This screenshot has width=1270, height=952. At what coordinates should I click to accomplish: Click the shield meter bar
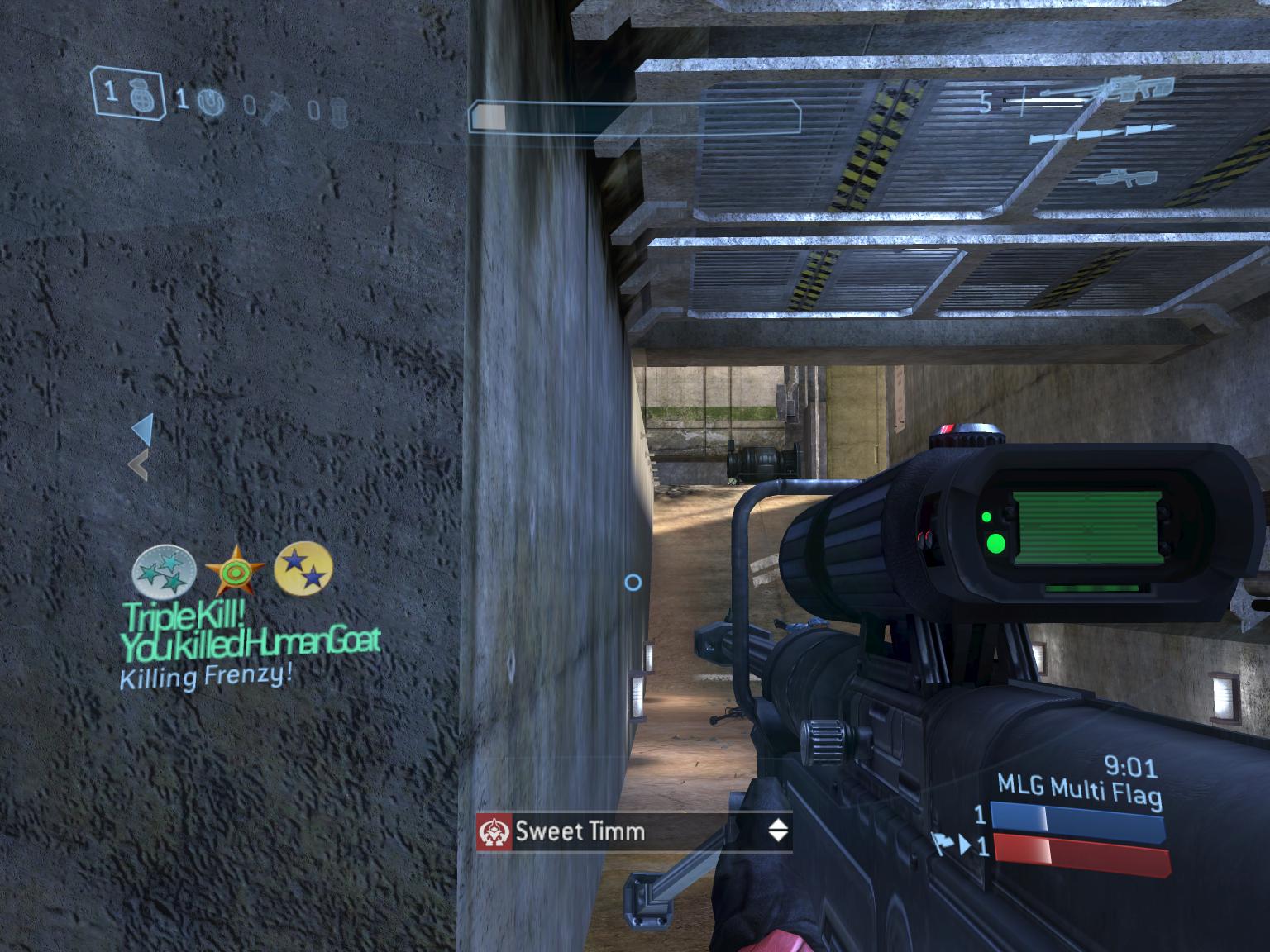pos(637,116)
